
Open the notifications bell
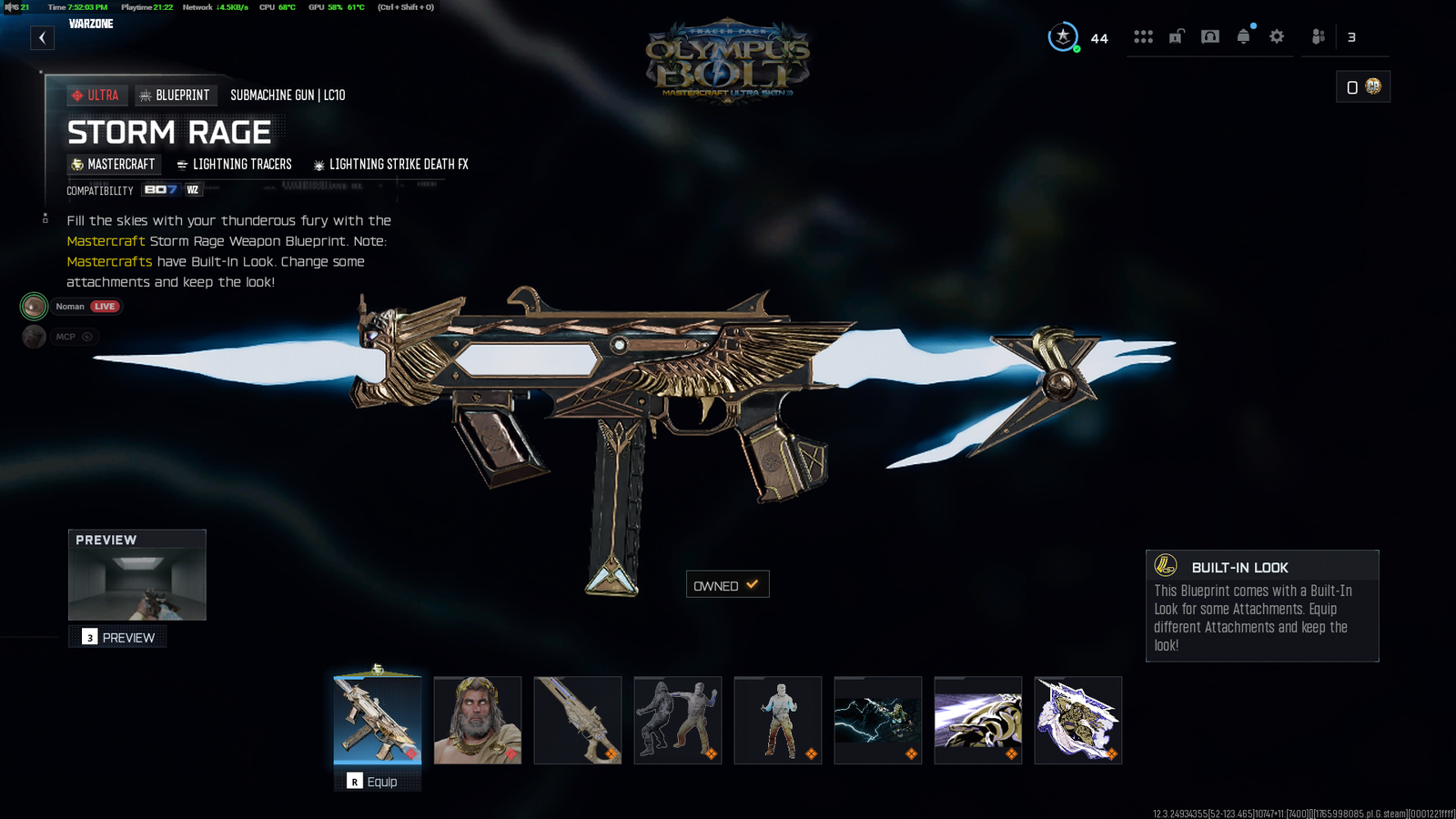click(x=1243, y=36)
